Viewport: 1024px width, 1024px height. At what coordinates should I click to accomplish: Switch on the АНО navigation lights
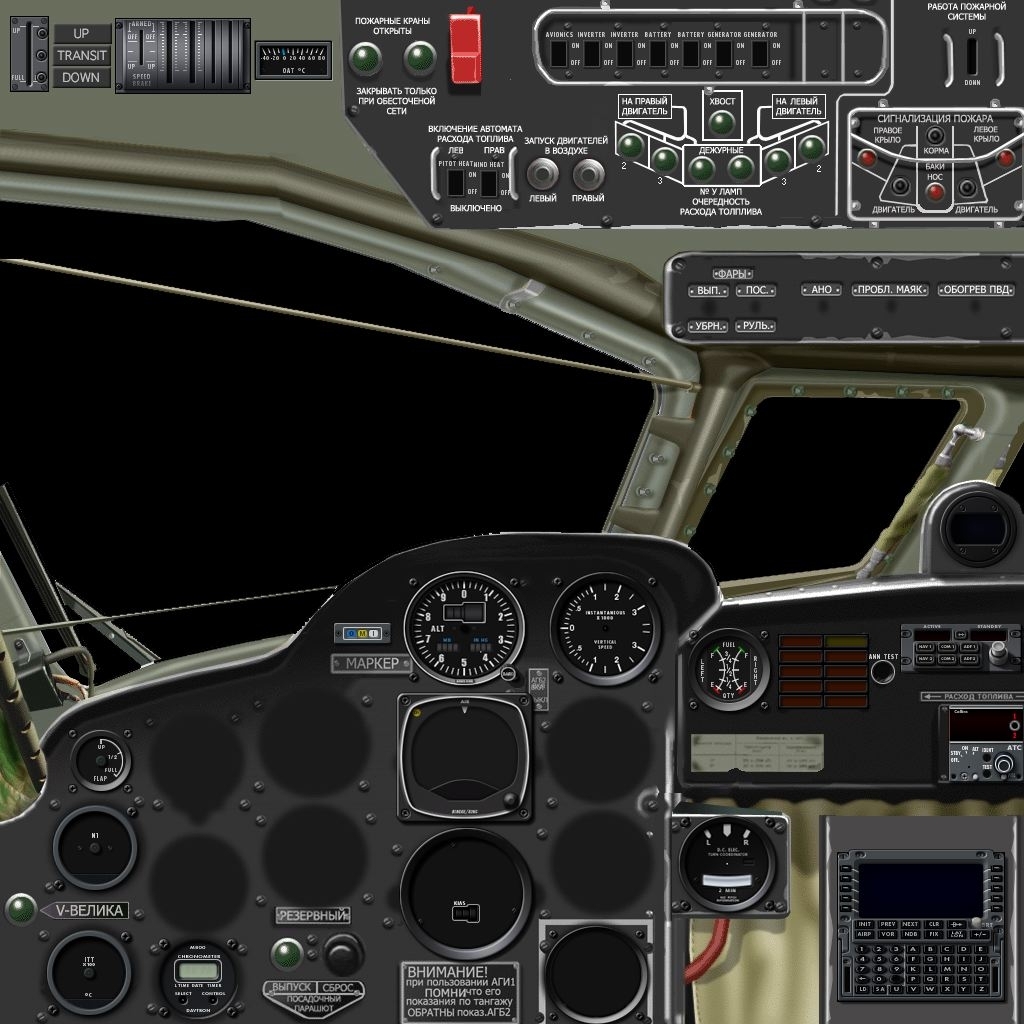821,290
